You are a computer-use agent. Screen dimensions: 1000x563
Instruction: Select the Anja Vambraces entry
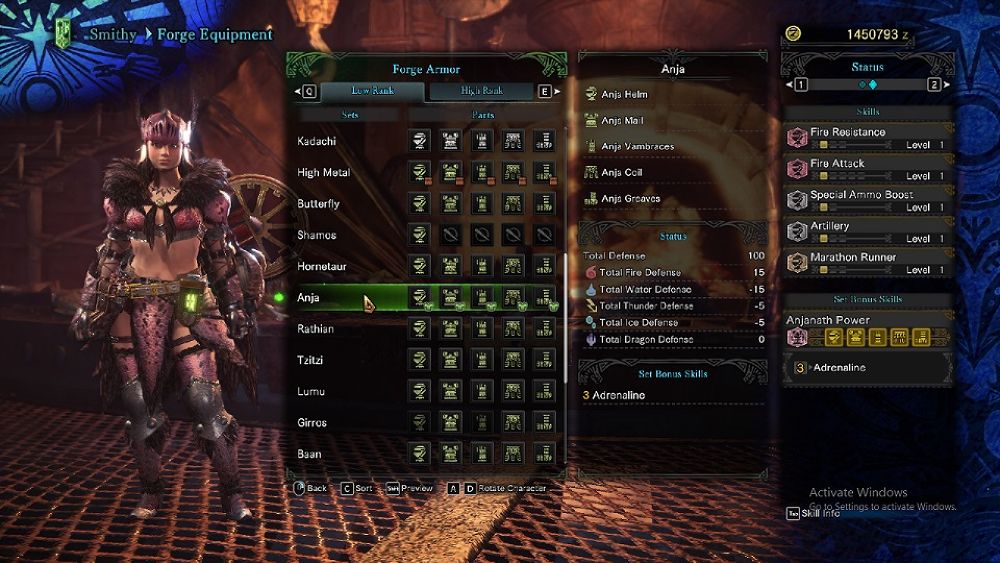tap(637, 147)
